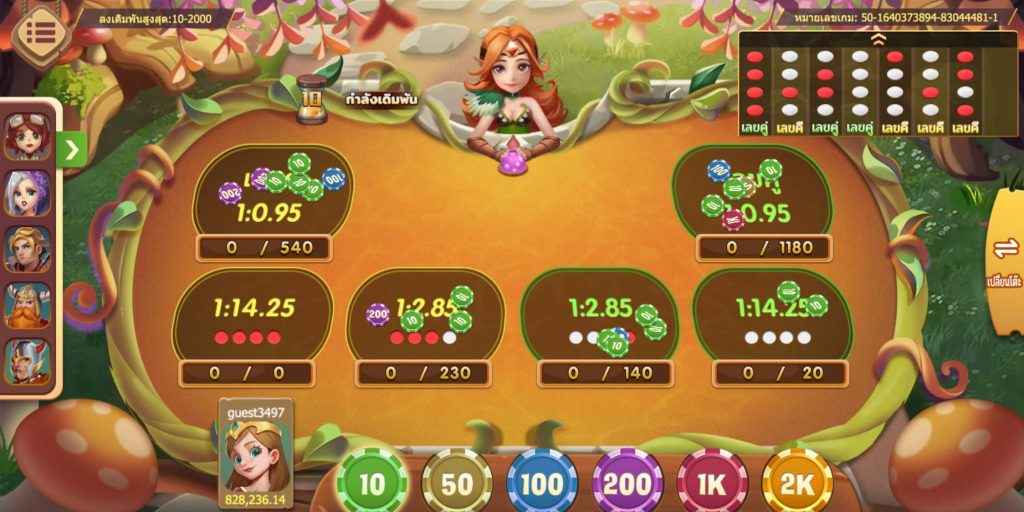
Task: Select the 10 value chip
Action: click(372, 484)
